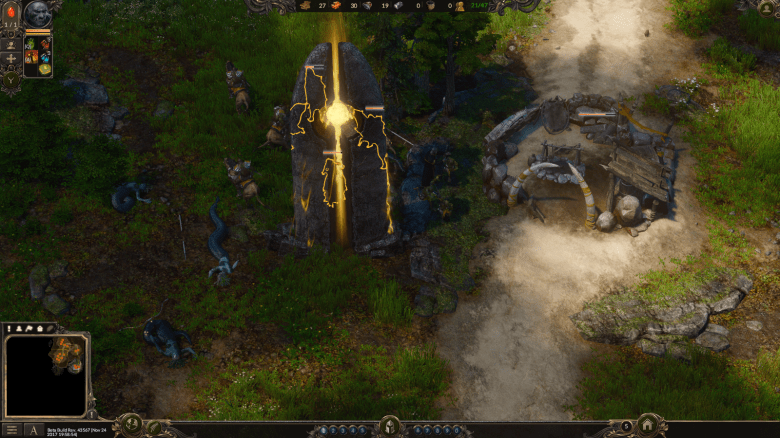The width and height of the screenshot is (780, 438).
Task: Toggle the exclamation mark minimap filter
Action: click(11, 328)
